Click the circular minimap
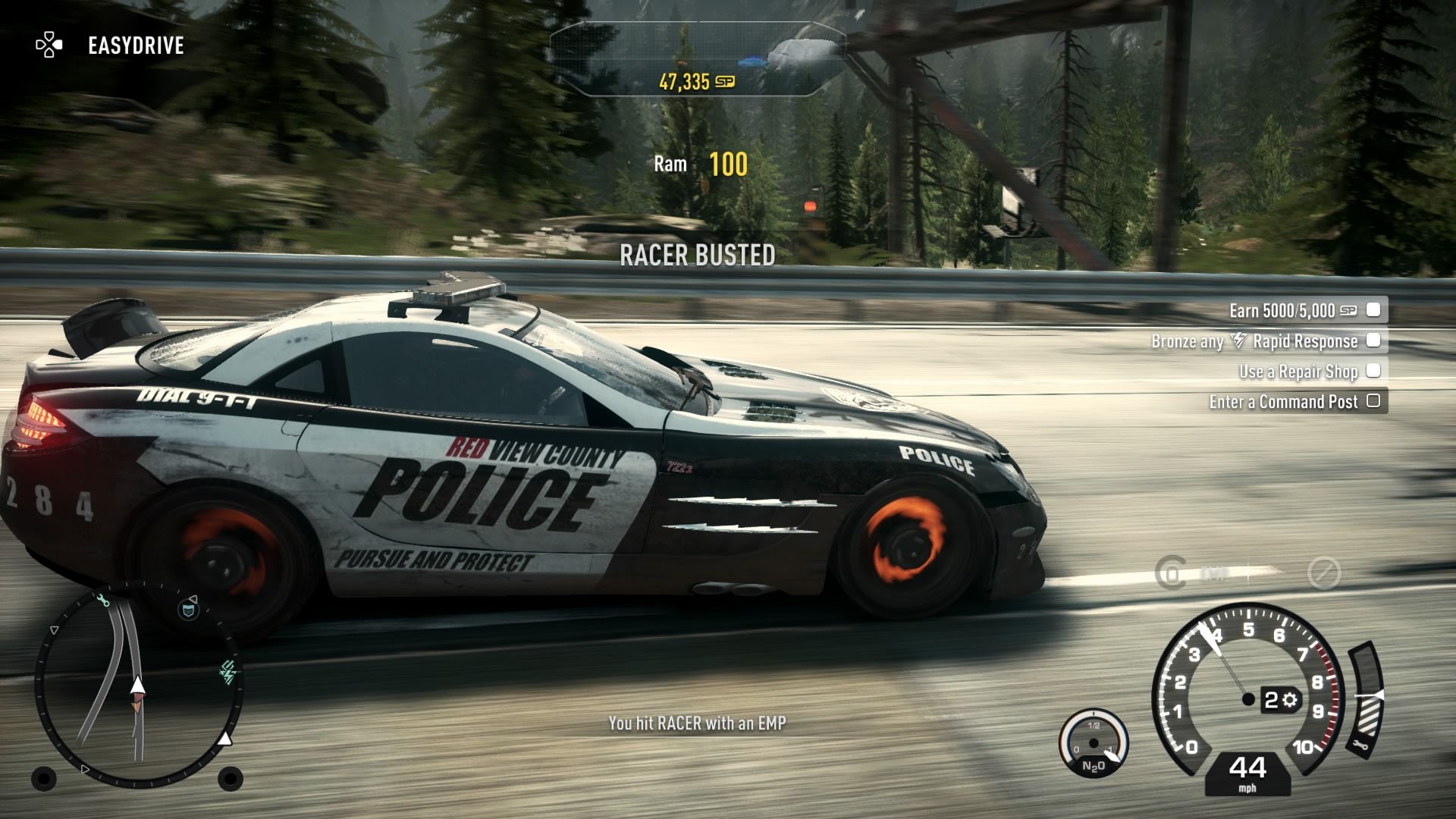The width and height of the screenshot is (1456, 819). 138,686
